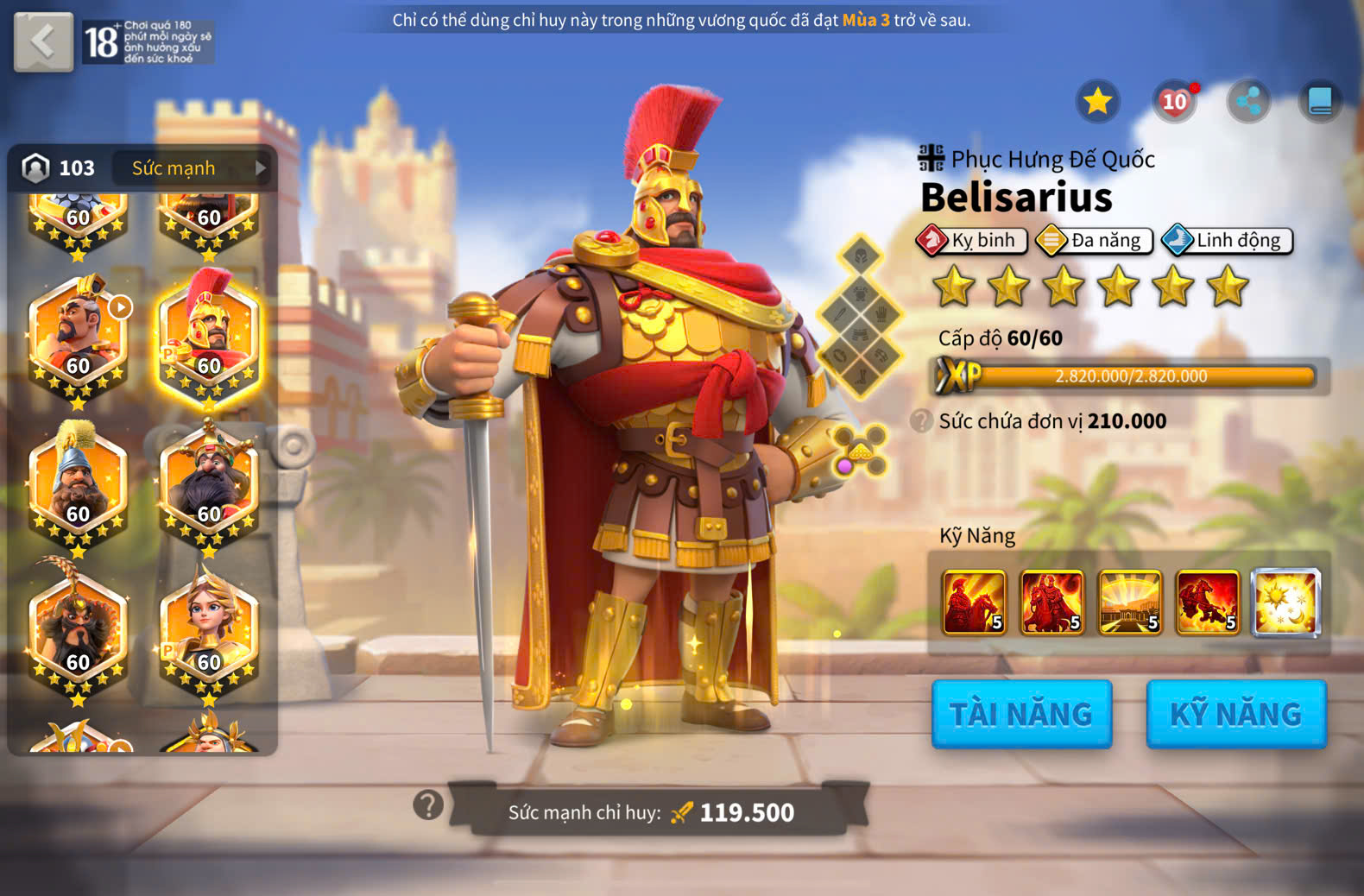Image resolution: width=1364 pixels, height=896 pixels.
Task: Open the blue book icon
Action: click(x=1320, y=102)
